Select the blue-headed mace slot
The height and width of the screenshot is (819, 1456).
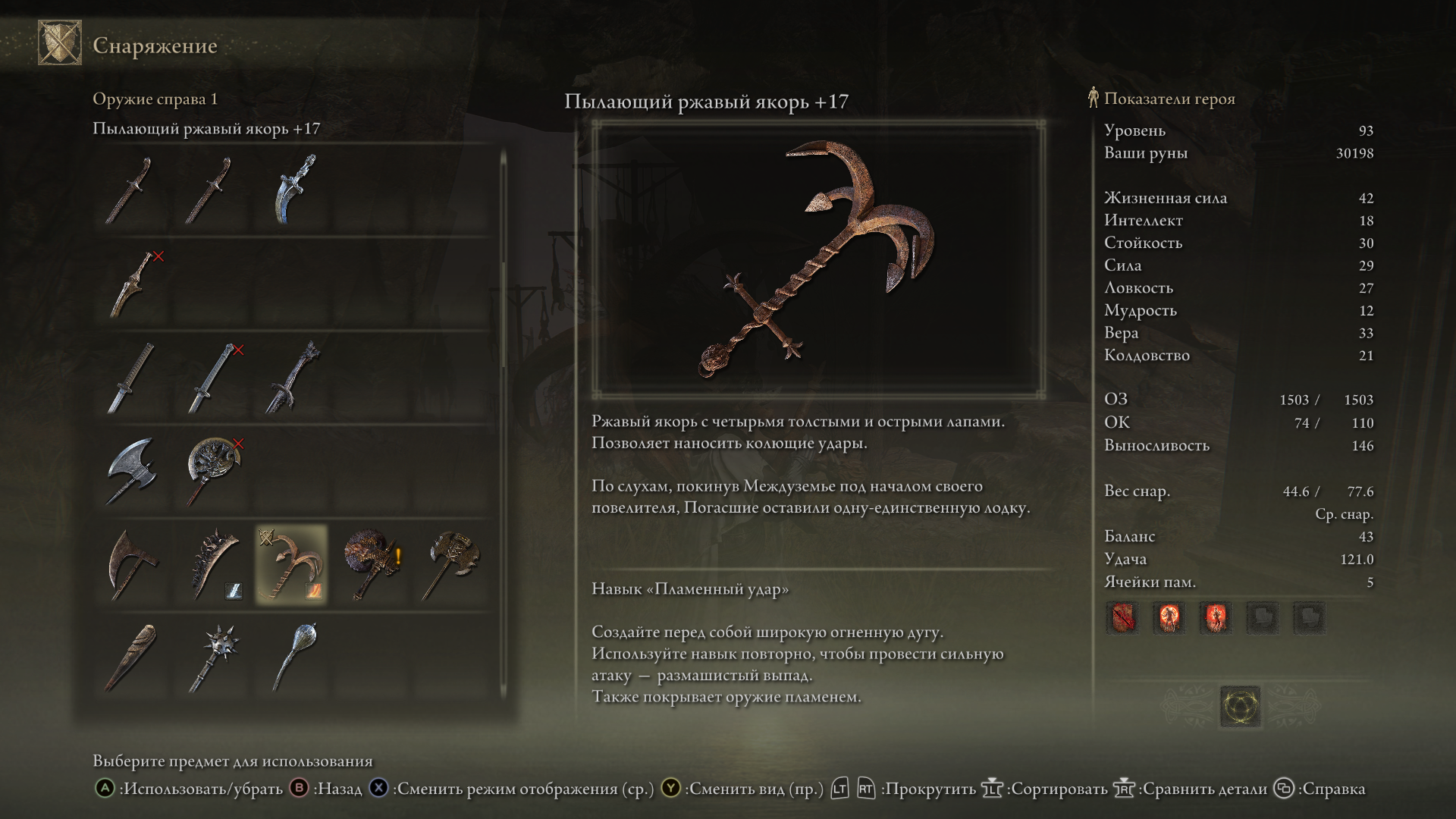pyautogui.click(x=293, y=658)
